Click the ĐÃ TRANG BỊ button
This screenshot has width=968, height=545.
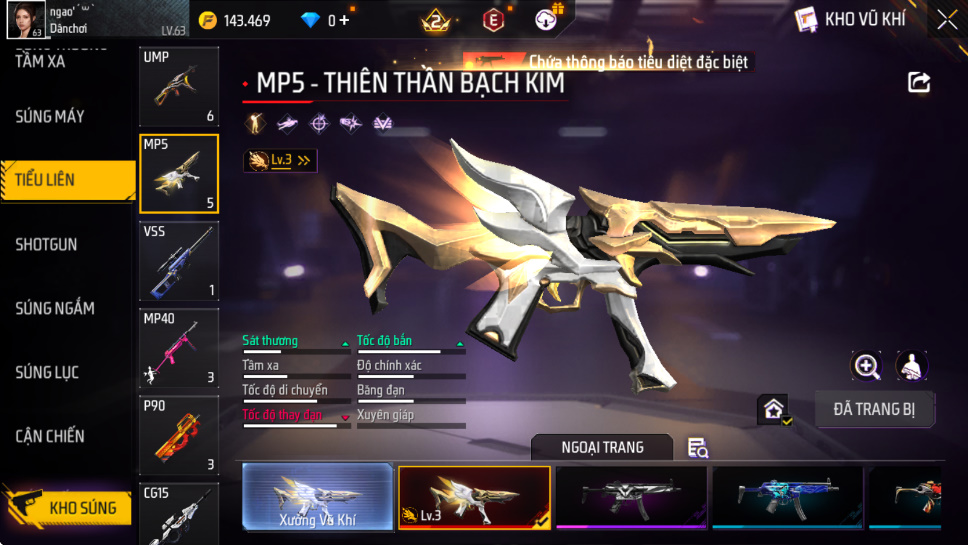874,409
